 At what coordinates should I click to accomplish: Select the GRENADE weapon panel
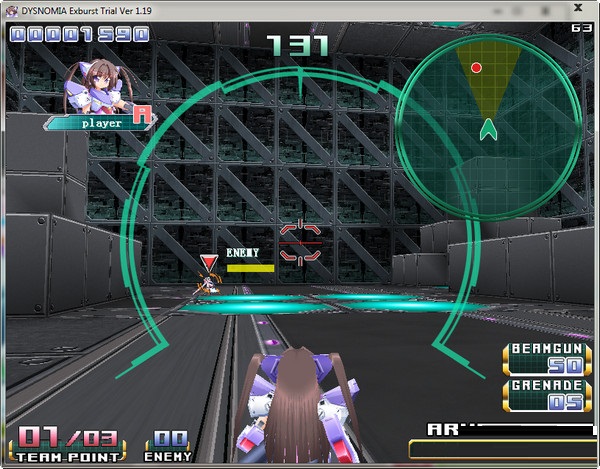pos(546,394)
